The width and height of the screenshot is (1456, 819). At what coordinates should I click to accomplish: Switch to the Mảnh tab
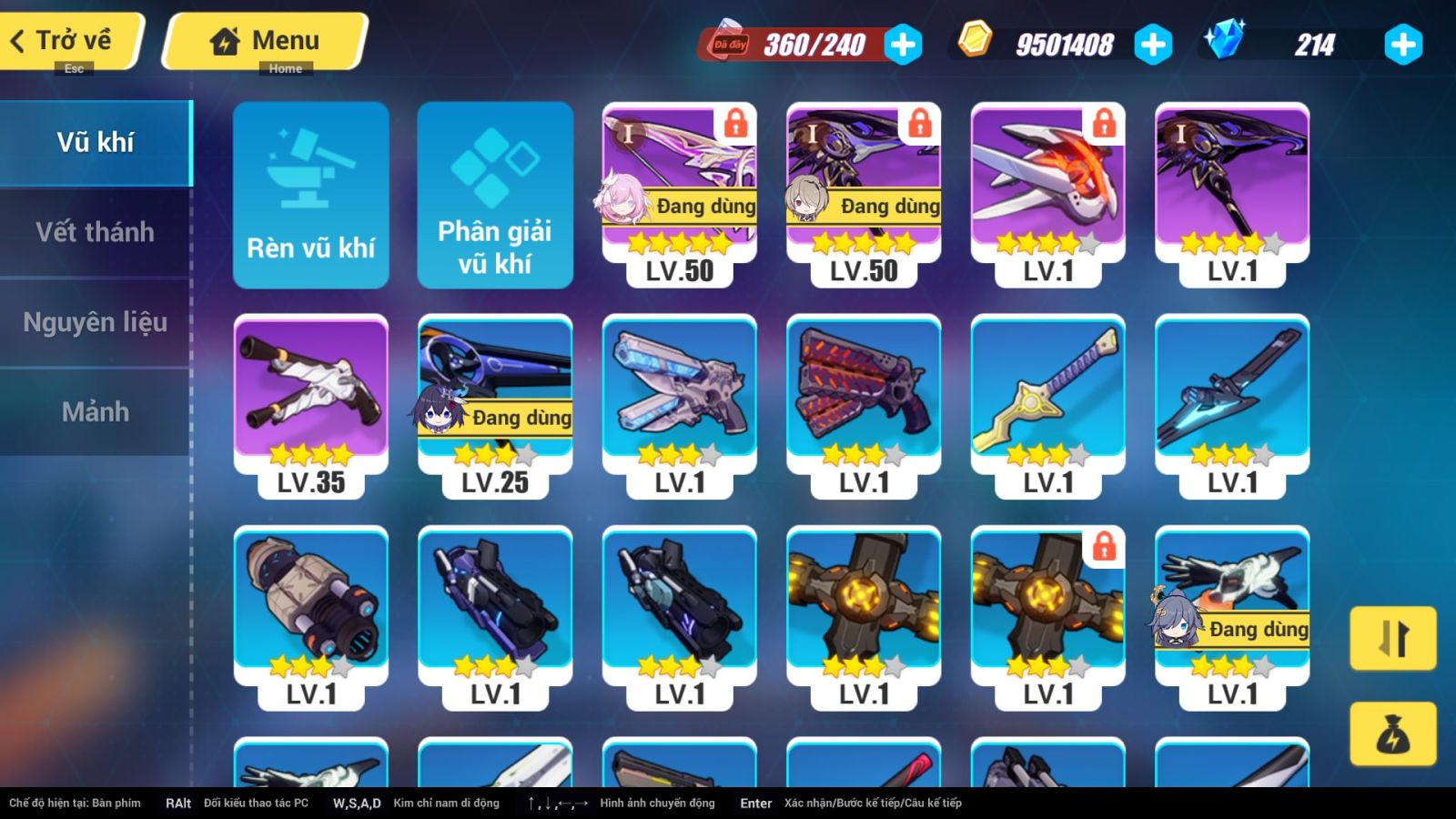click(x=95, y=412)
